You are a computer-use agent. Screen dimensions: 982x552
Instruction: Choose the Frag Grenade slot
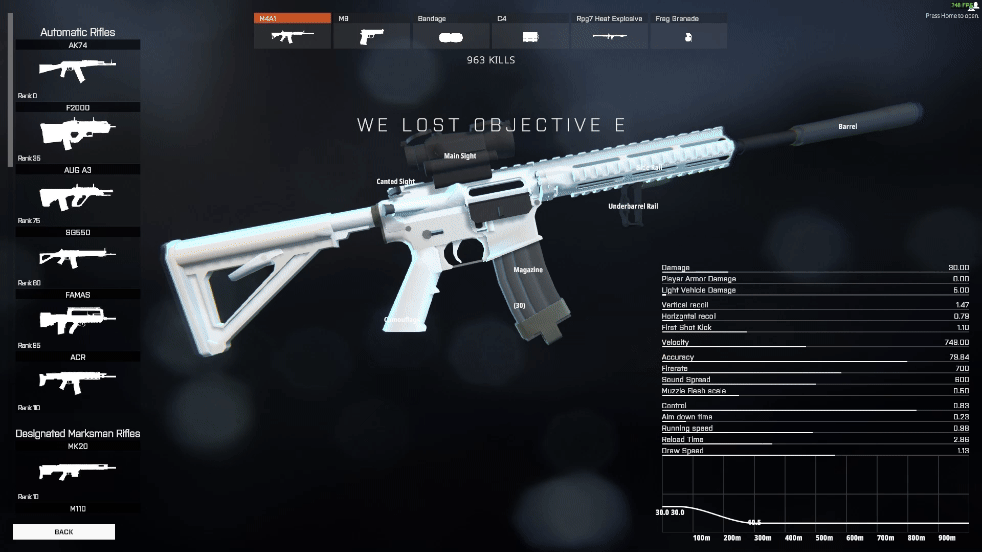[x=688, y=35]
